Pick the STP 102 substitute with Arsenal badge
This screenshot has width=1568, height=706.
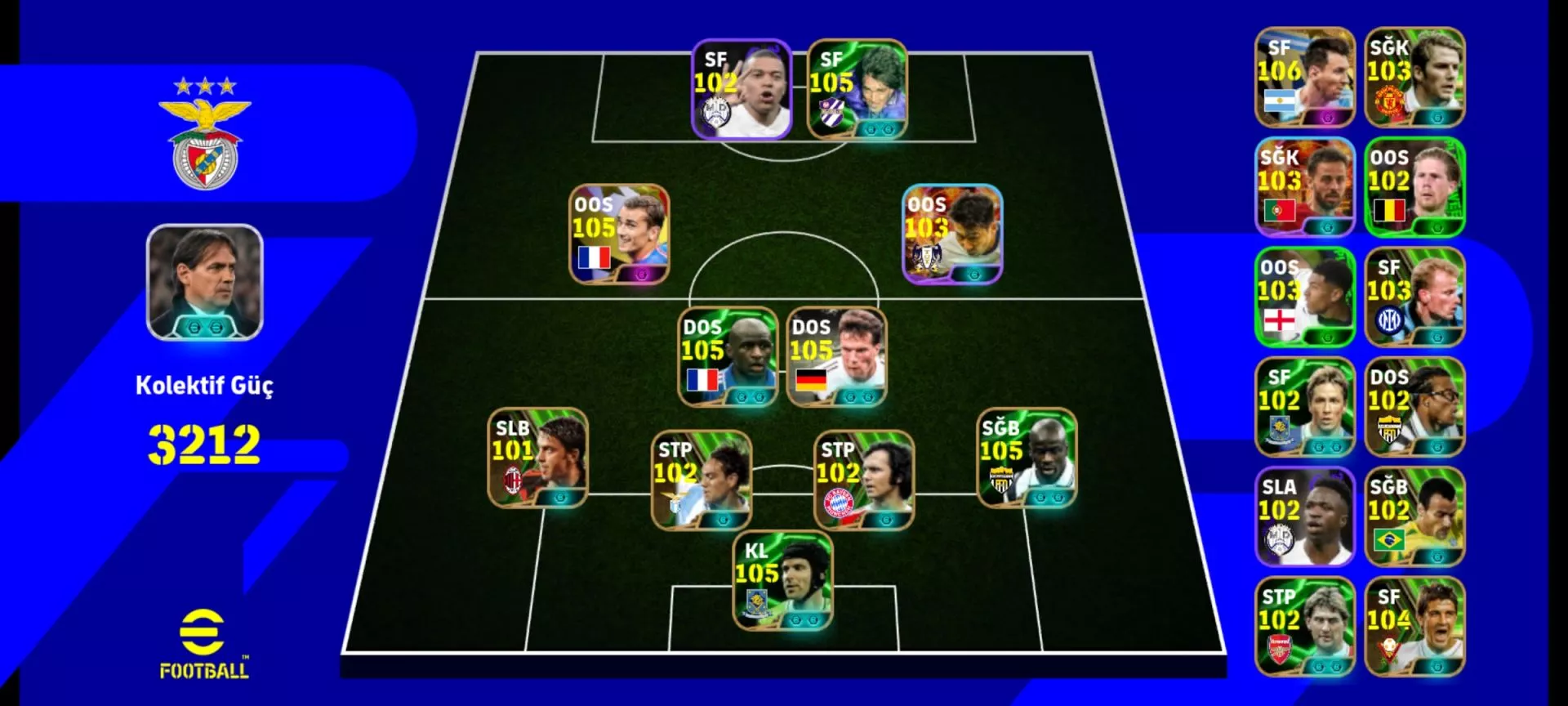pos(1305,627)
